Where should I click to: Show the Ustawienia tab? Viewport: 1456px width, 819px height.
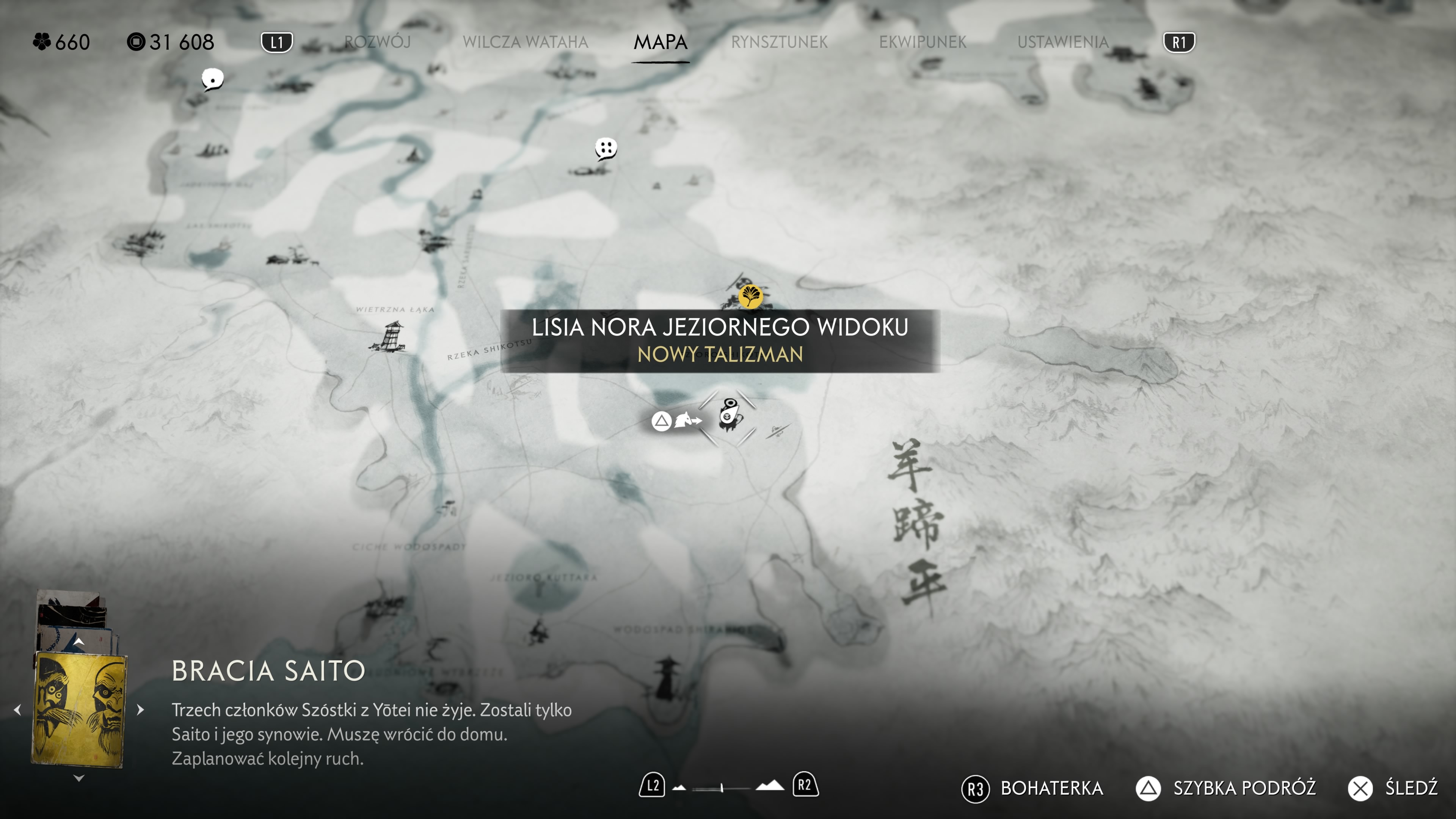[x=1062, y=42]
